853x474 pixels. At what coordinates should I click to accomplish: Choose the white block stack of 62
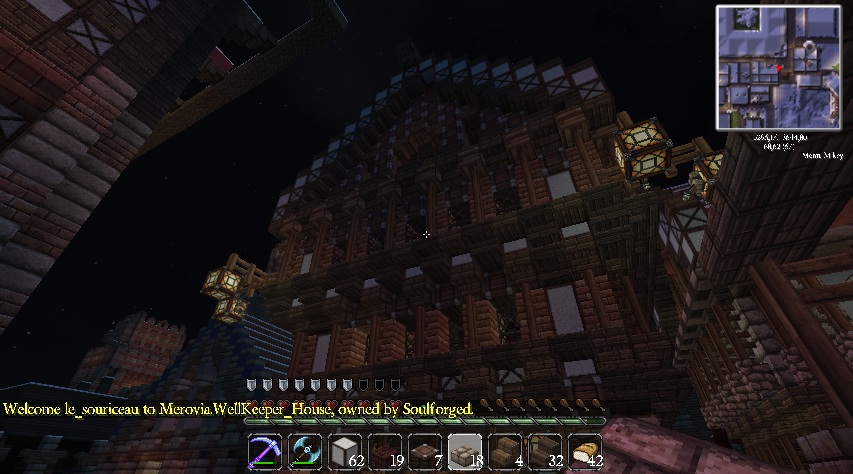point(345,452)
